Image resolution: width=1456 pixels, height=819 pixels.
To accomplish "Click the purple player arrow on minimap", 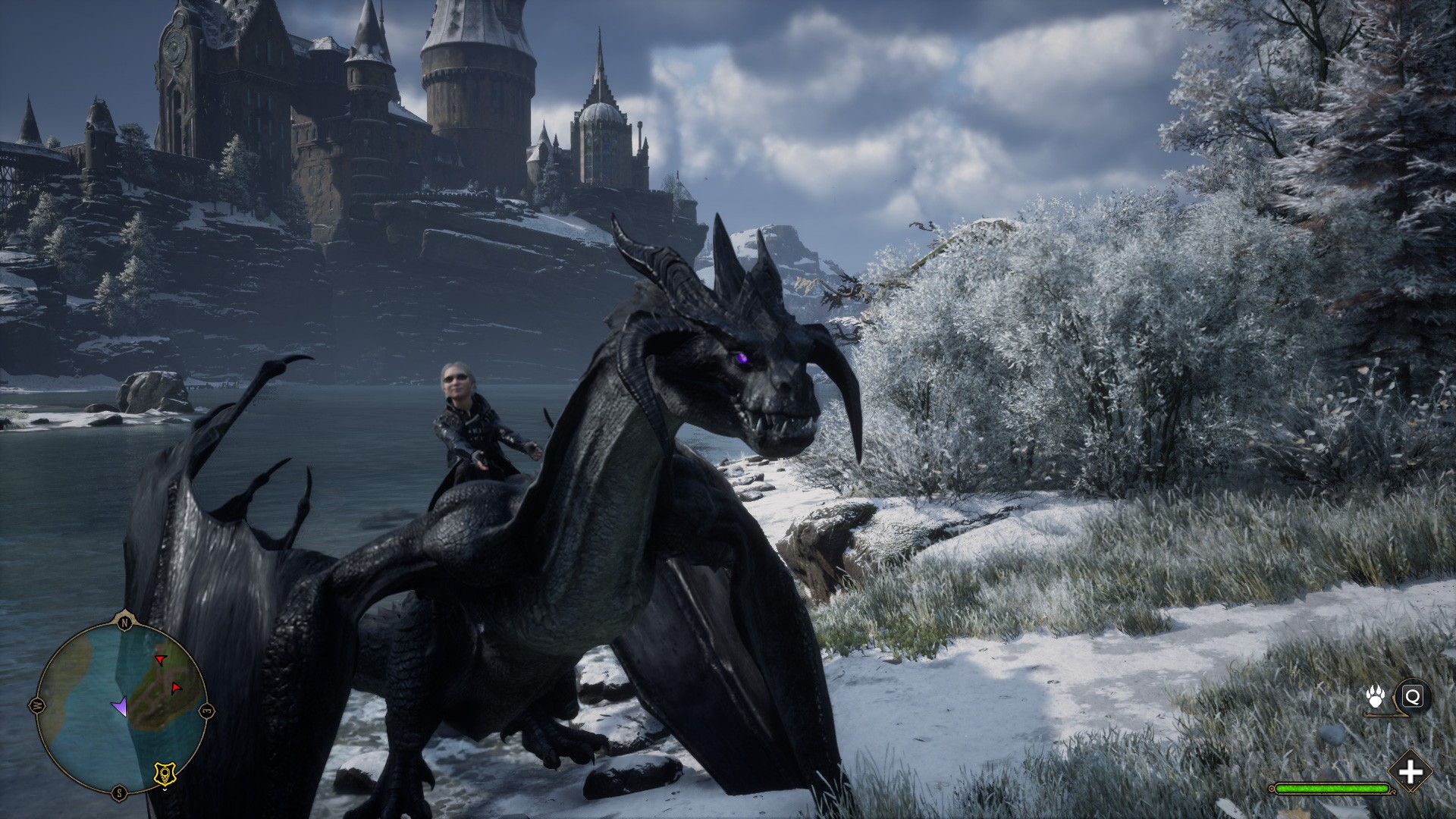I will click(119, 707).
